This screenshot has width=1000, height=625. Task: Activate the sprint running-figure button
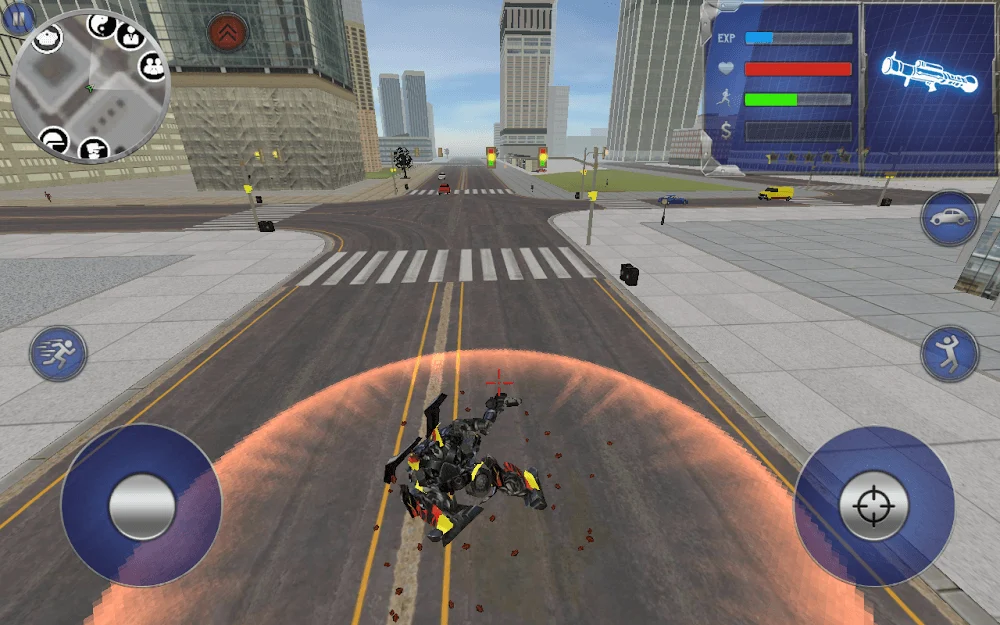pyautogui.click(x=58, y=353)
